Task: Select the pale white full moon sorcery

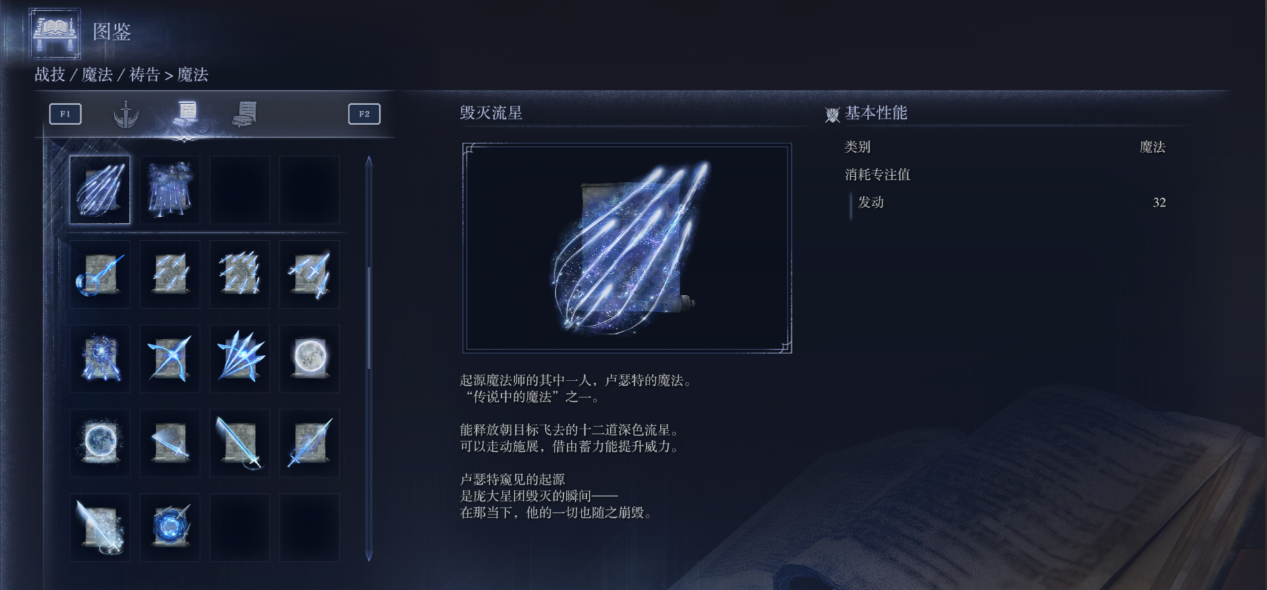Action: tap(309, 358)
